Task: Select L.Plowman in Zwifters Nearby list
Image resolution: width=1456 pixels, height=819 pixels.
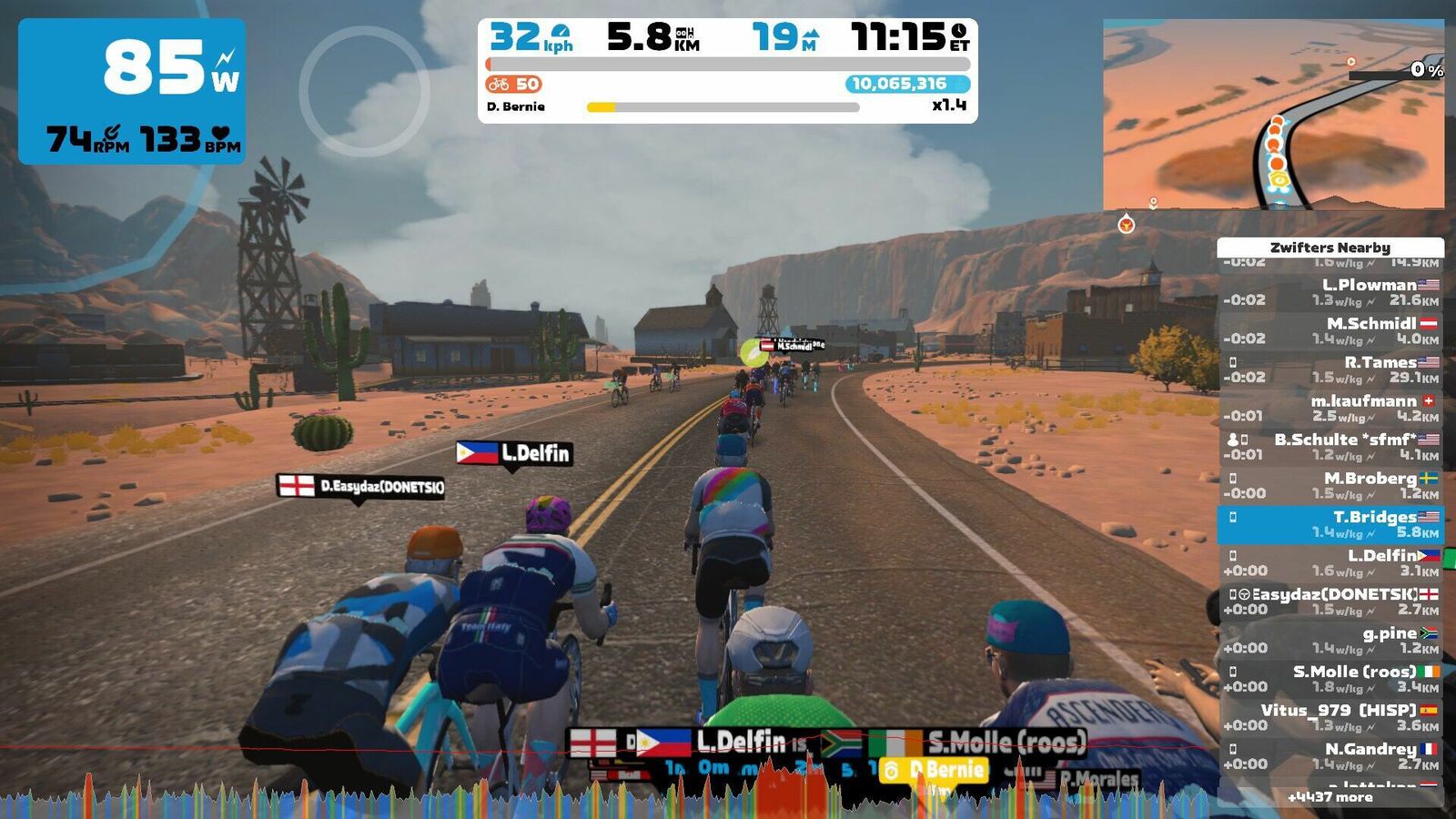Action: click(1330, 292)
